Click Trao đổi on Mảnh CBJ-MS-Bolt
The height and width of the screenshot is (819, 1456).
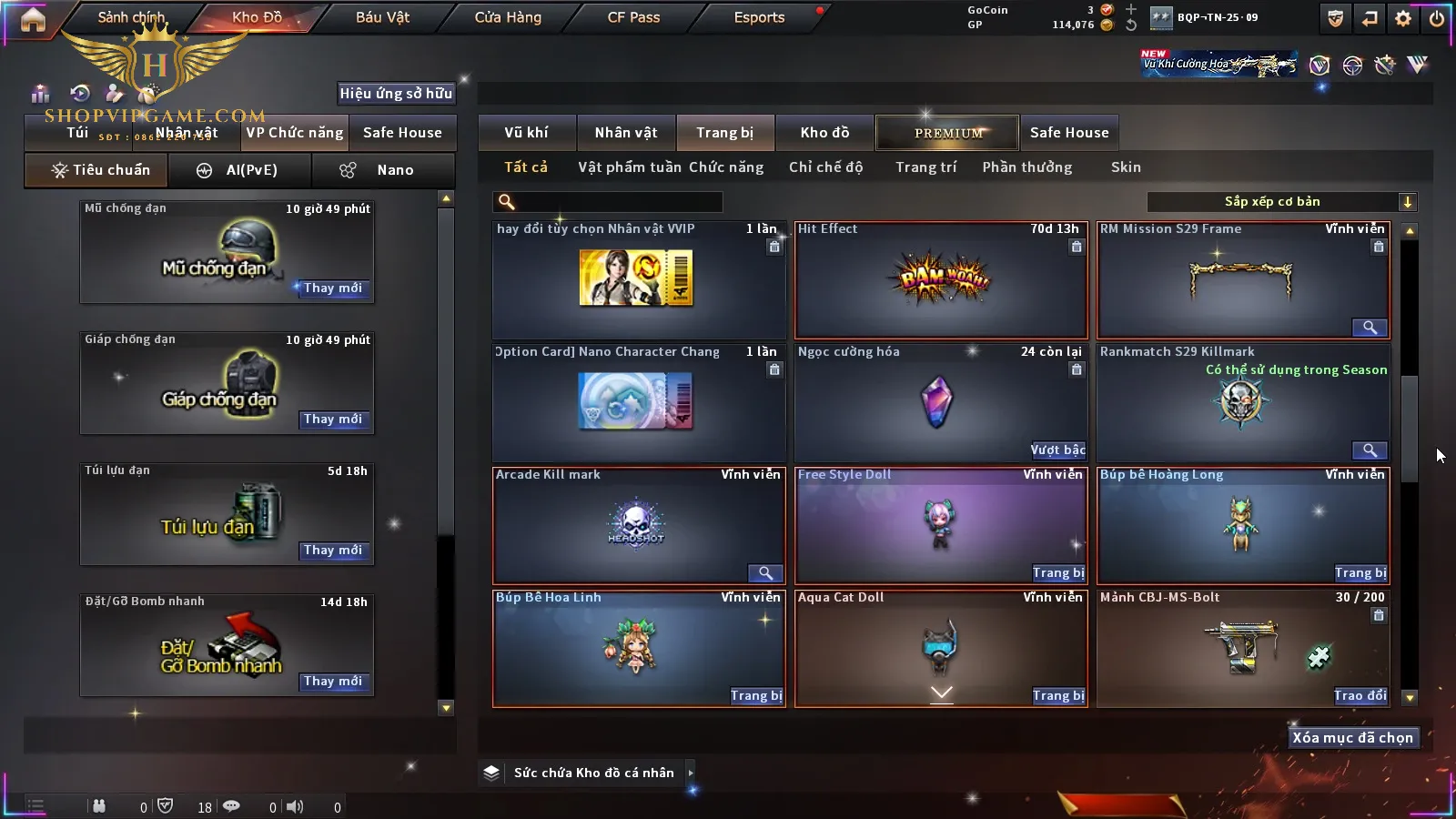coord(1360,695)
